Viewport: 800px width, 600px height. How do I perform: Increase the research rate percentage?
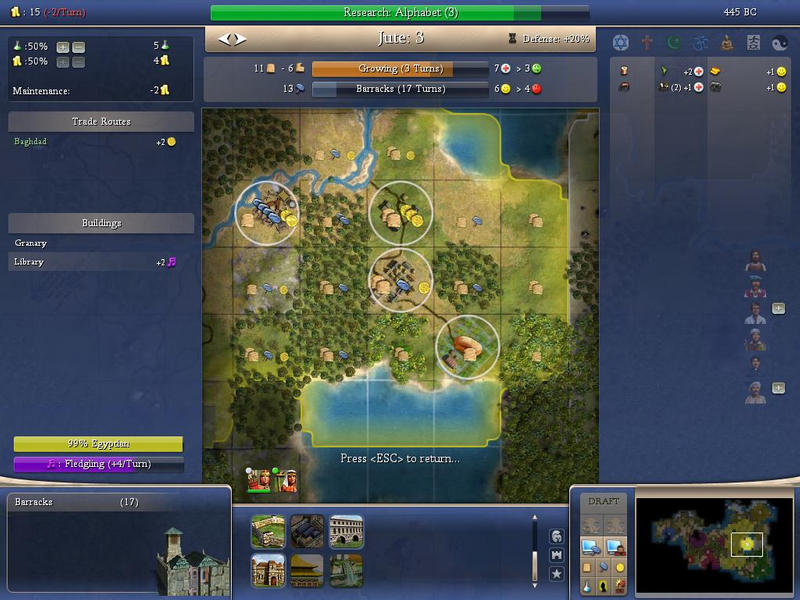[x=63, y=47]
